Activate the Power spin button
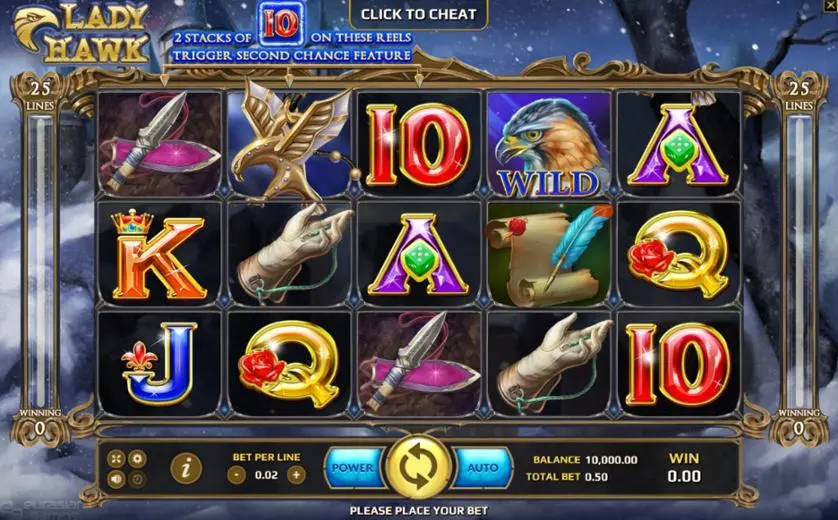This screenshot has width=838, height=520. (353, 467)
